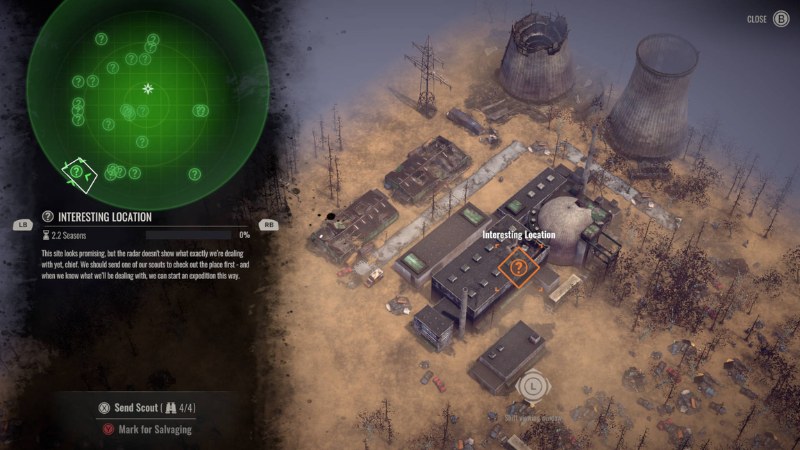Image resolution: width=800 pixels, height=450 pixels.
Task: Select the colony crosshair at radar center
Action: (x=148, y=88)
